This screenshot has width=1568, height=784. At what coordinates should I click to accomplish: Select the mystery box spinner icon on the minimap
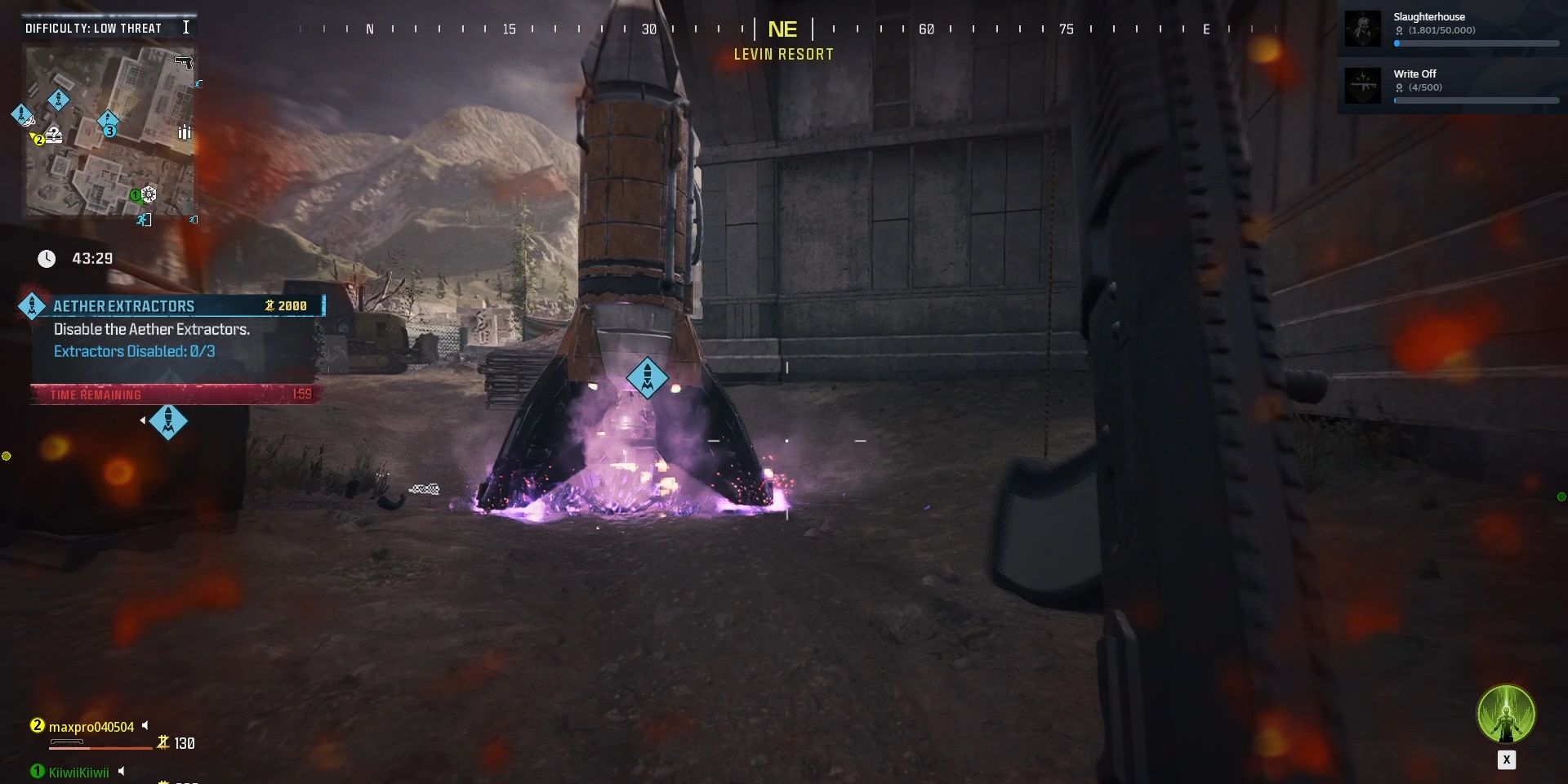click(148, 195)
